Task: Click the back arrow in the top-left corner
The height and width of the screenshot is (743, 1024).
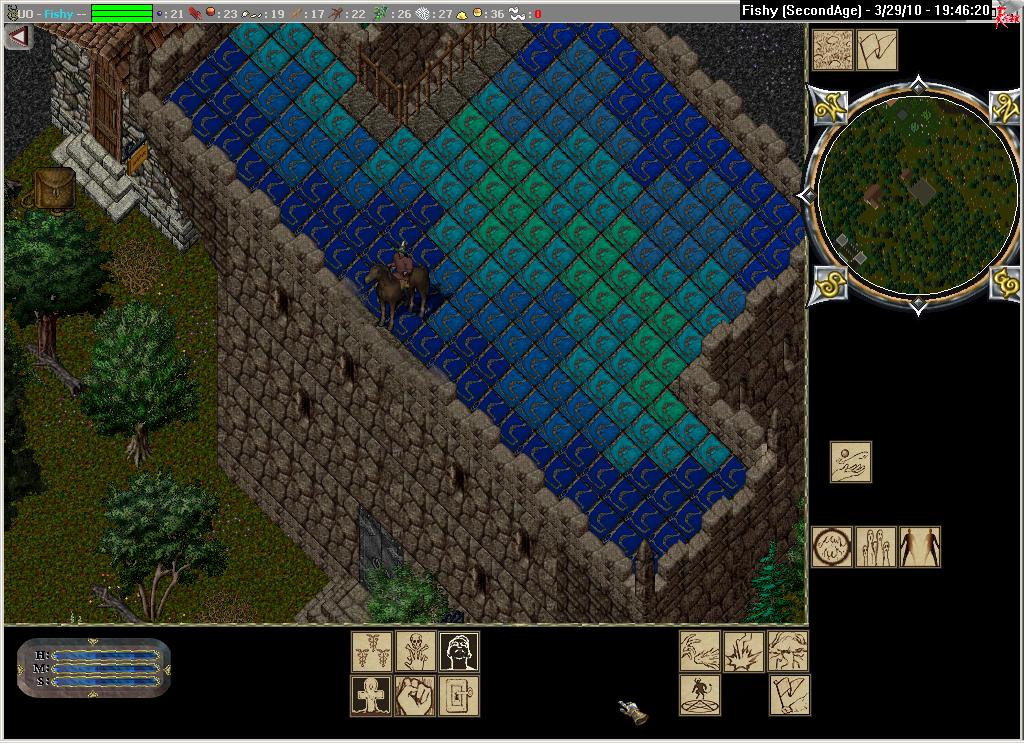Action: click(x=18, y=37)
